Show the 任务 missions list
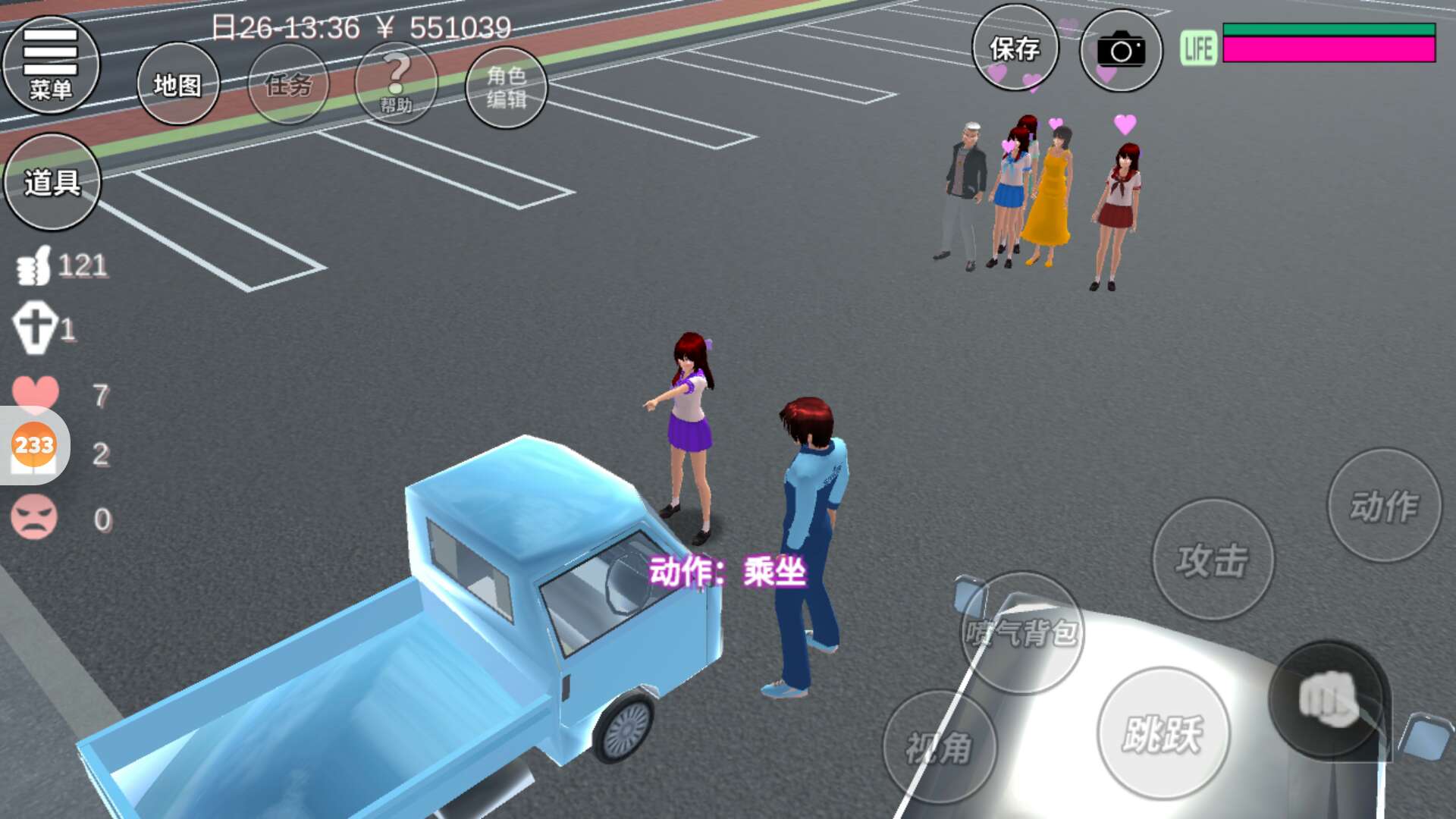The image size is (1456, 819). [x=288, y=84]
